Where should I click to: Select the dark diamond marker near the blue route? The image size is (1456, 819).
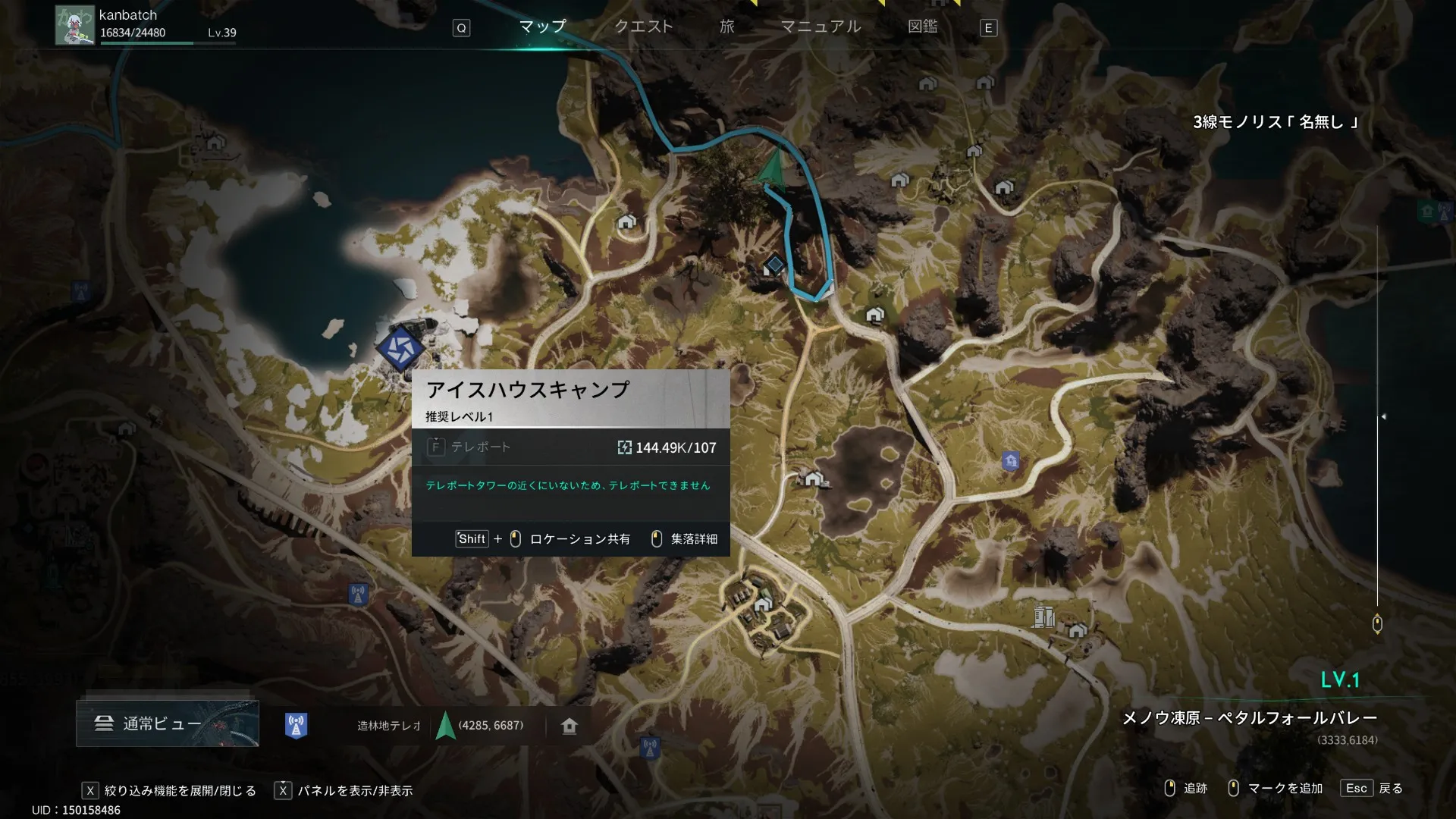tap(774, 265)
